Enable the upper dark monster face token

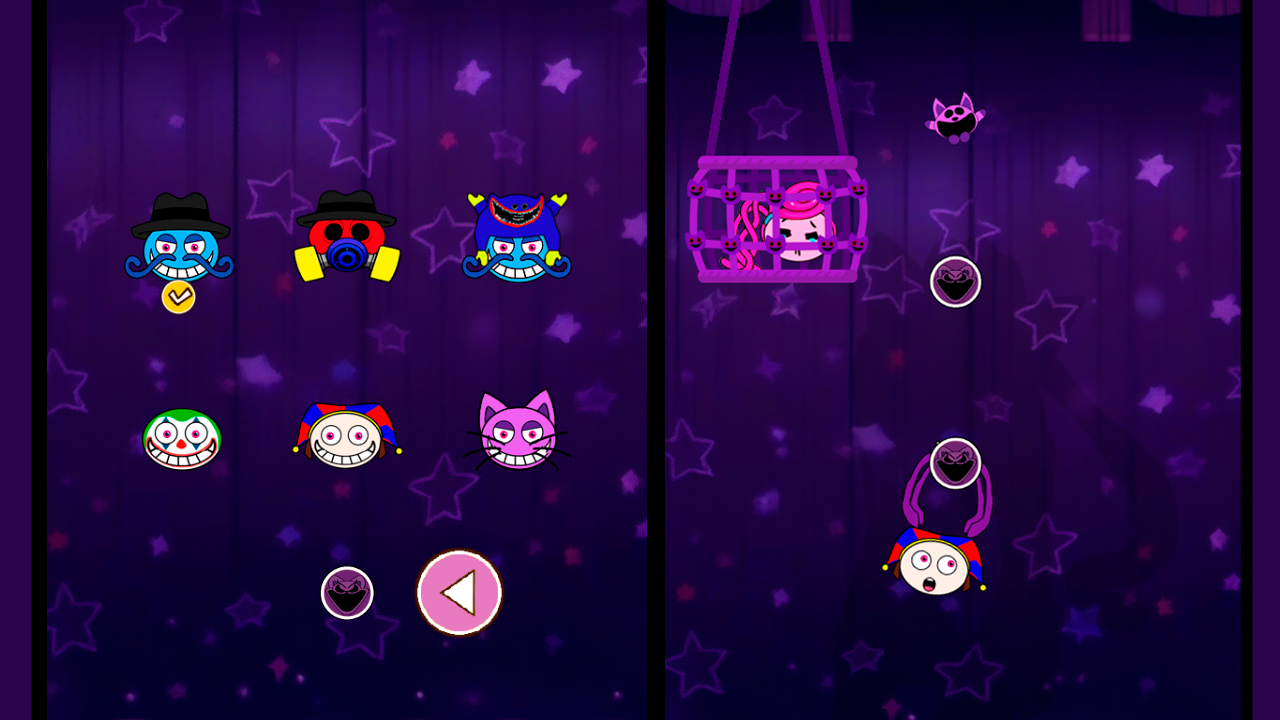click(955, 281)
